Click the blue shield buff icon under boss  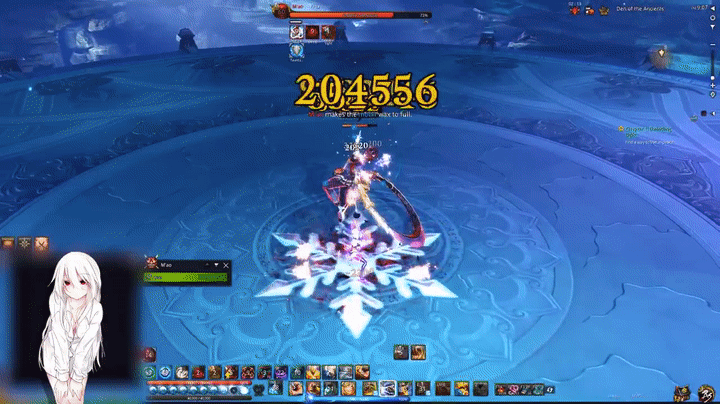[297, 50]
